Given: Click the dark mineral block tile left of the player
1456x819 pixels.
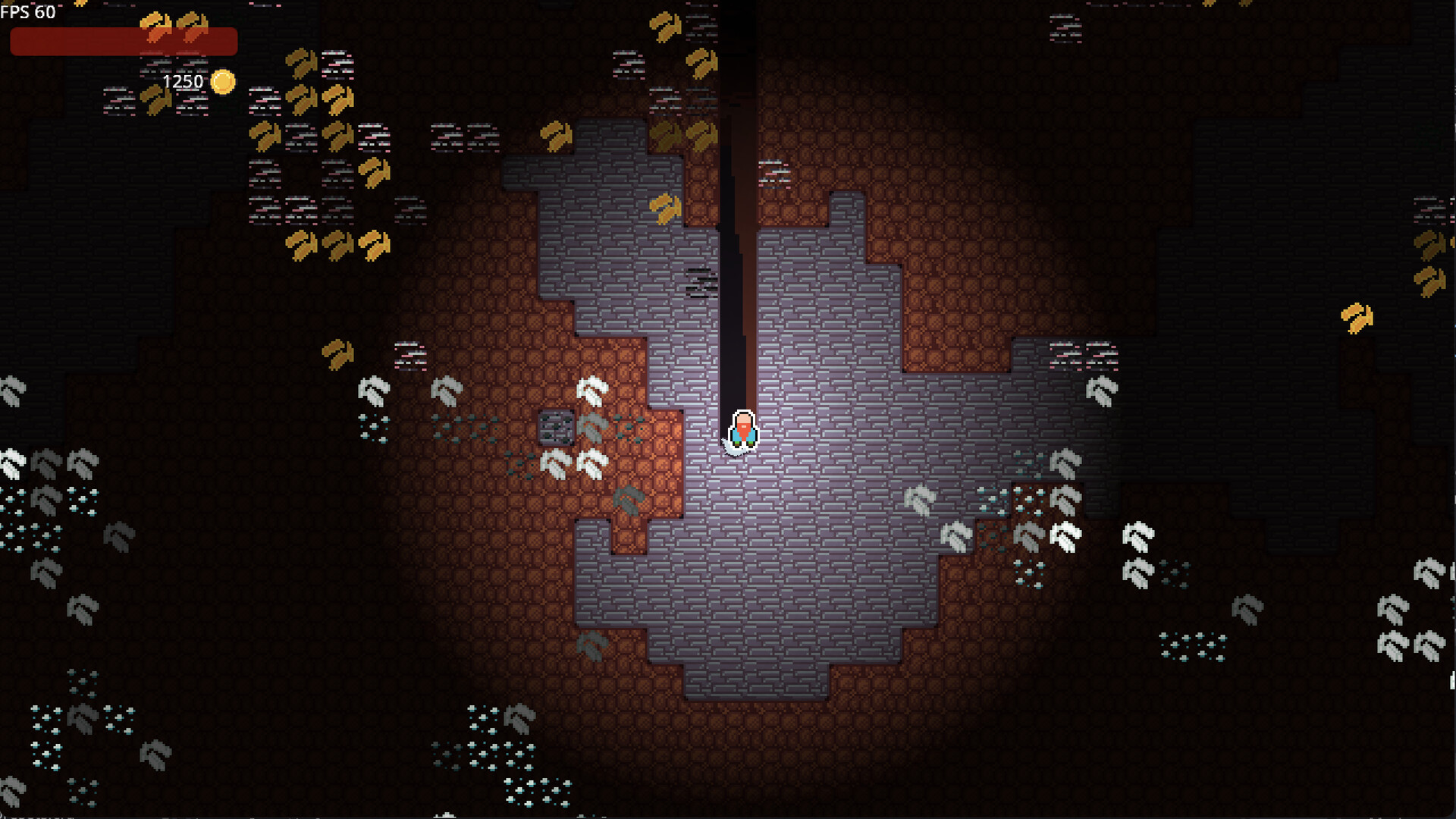Looking at the screenshot, I should pos(559,429).
